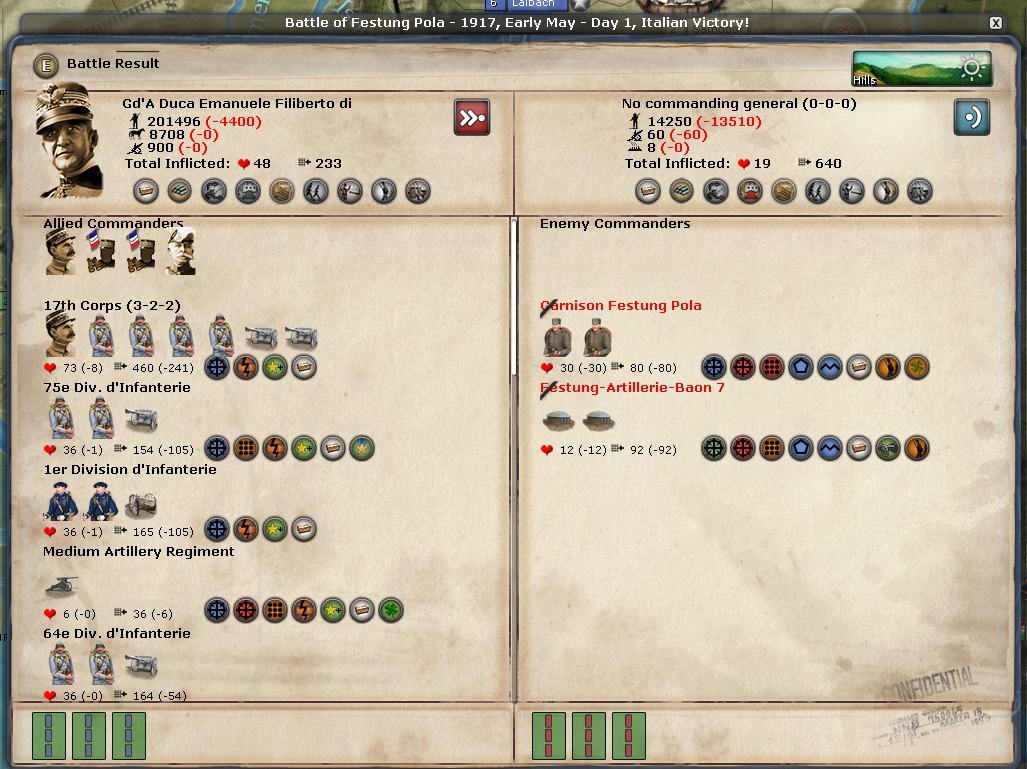This screenshot has width=1027, height=769.
Task: Select the Garnison Festung Pola enemy unit
Action: [621, 306]
